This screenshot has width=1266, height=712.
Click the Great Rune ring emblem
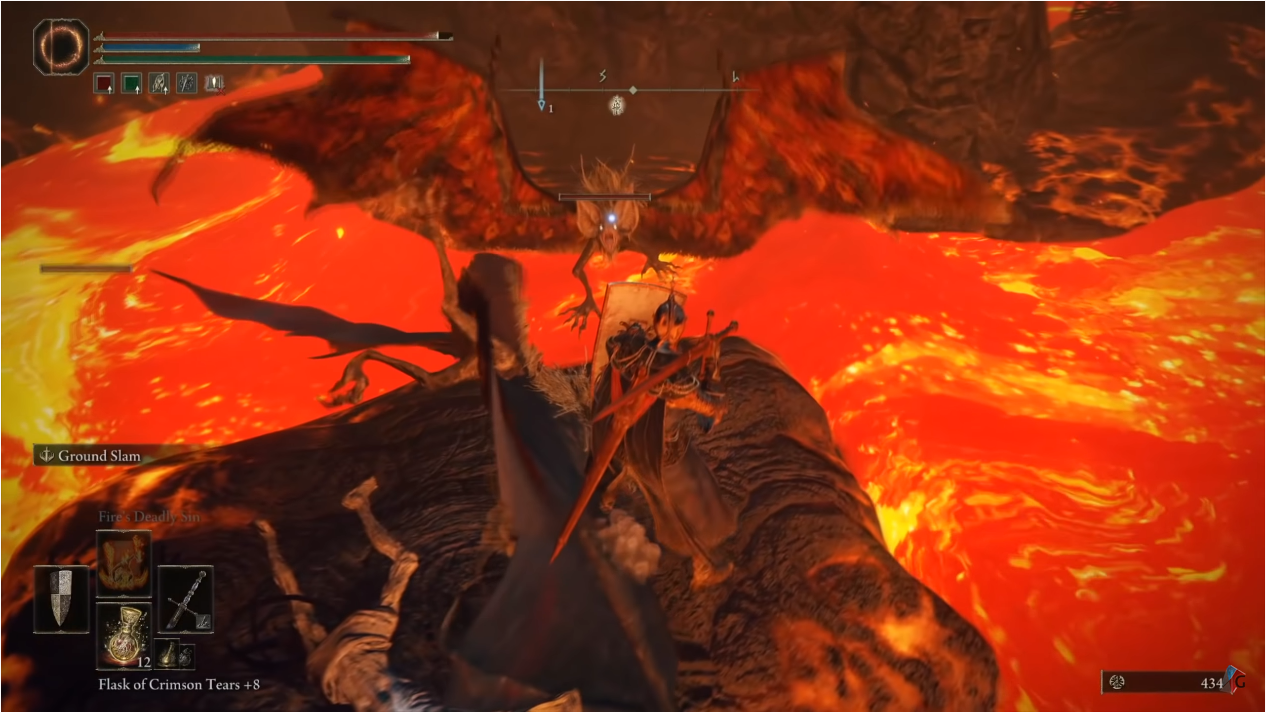61,45
